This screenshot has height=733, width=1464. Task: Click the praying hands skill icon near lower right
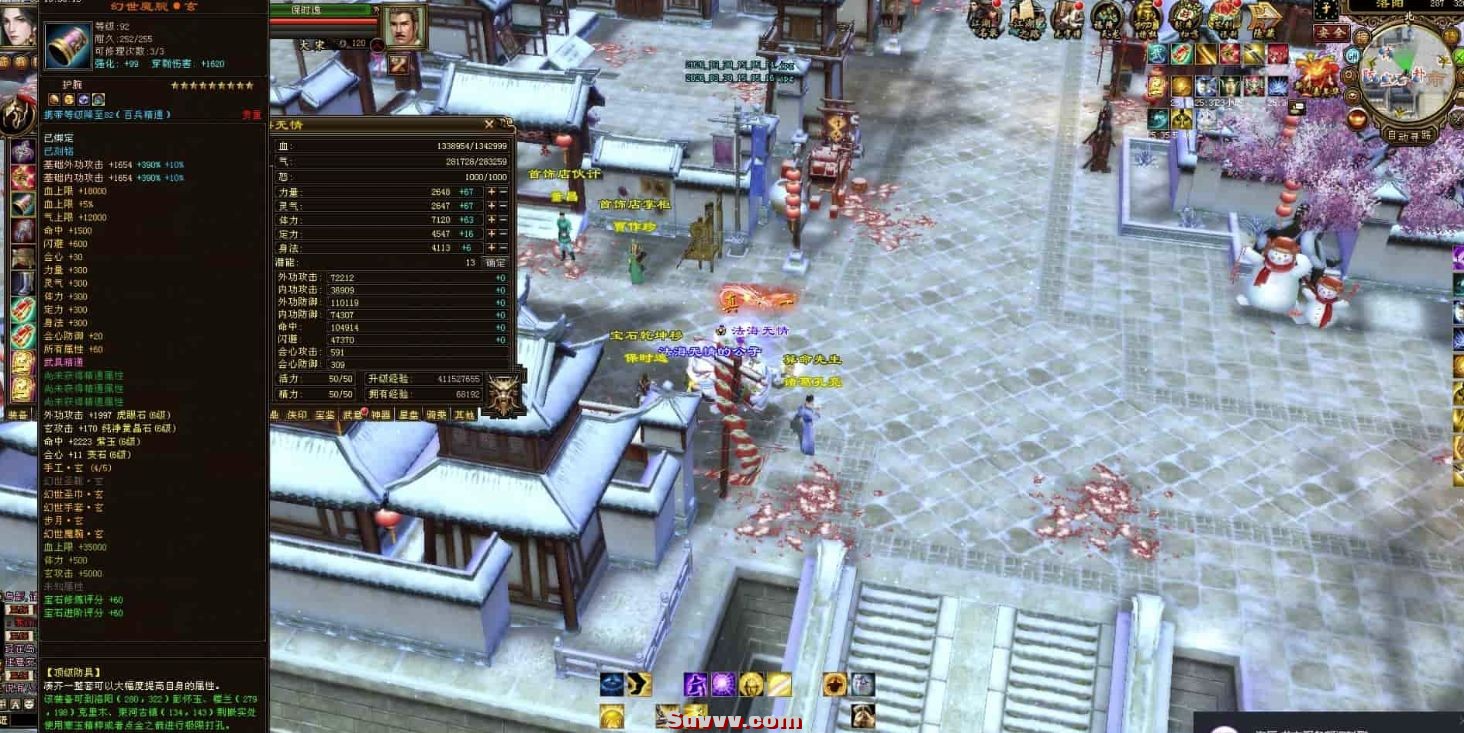[864, 714]
